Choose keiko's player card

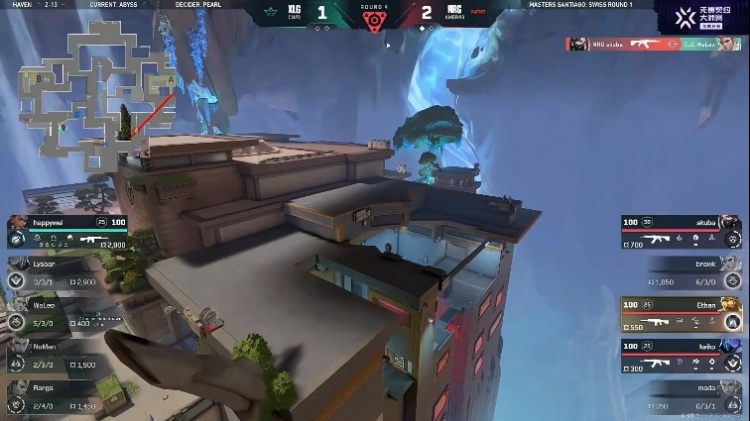click(x=681, y=353)
